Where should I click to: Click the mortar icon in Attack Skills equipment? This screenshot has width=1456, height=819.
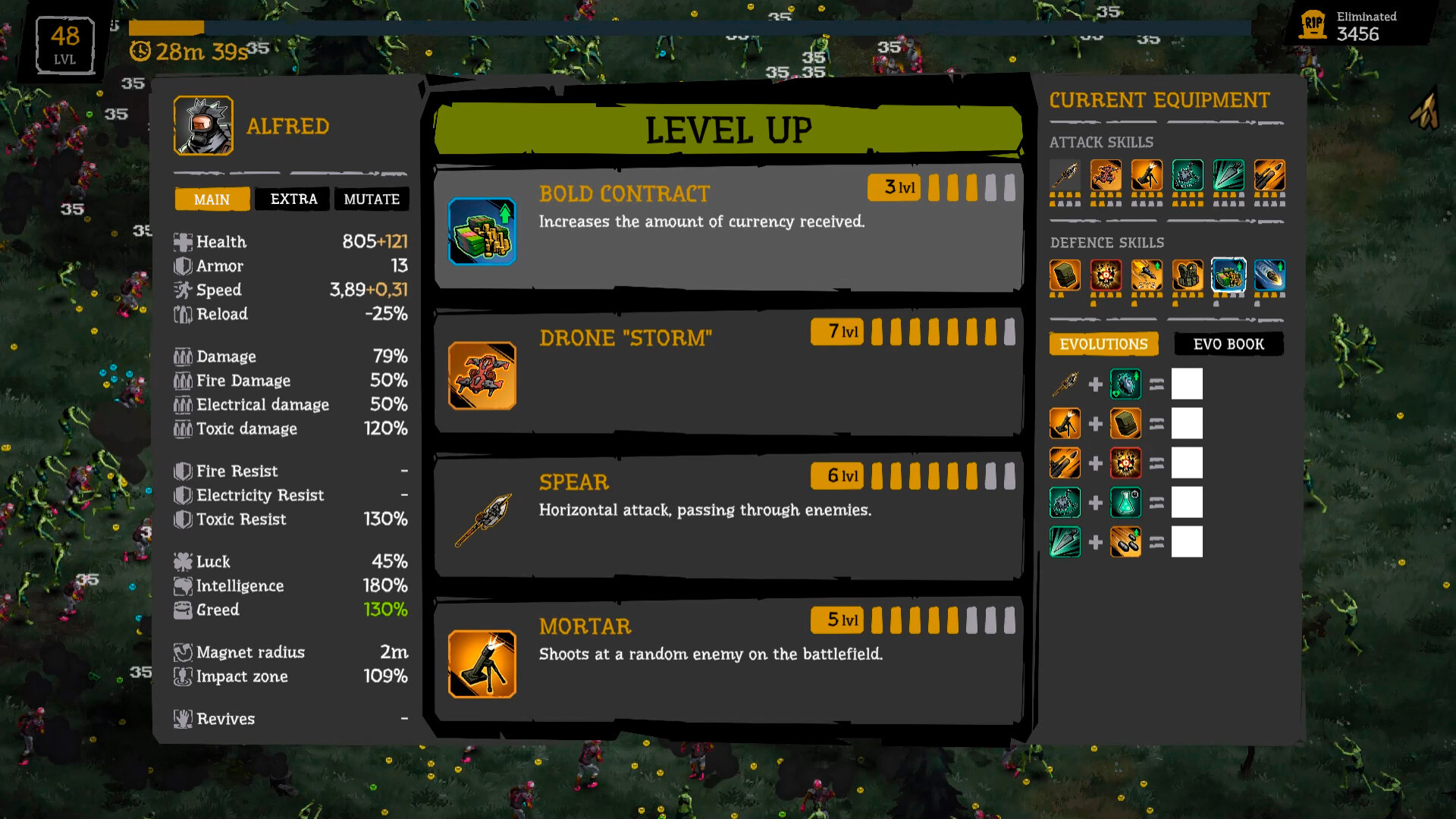pos(1147,174)
